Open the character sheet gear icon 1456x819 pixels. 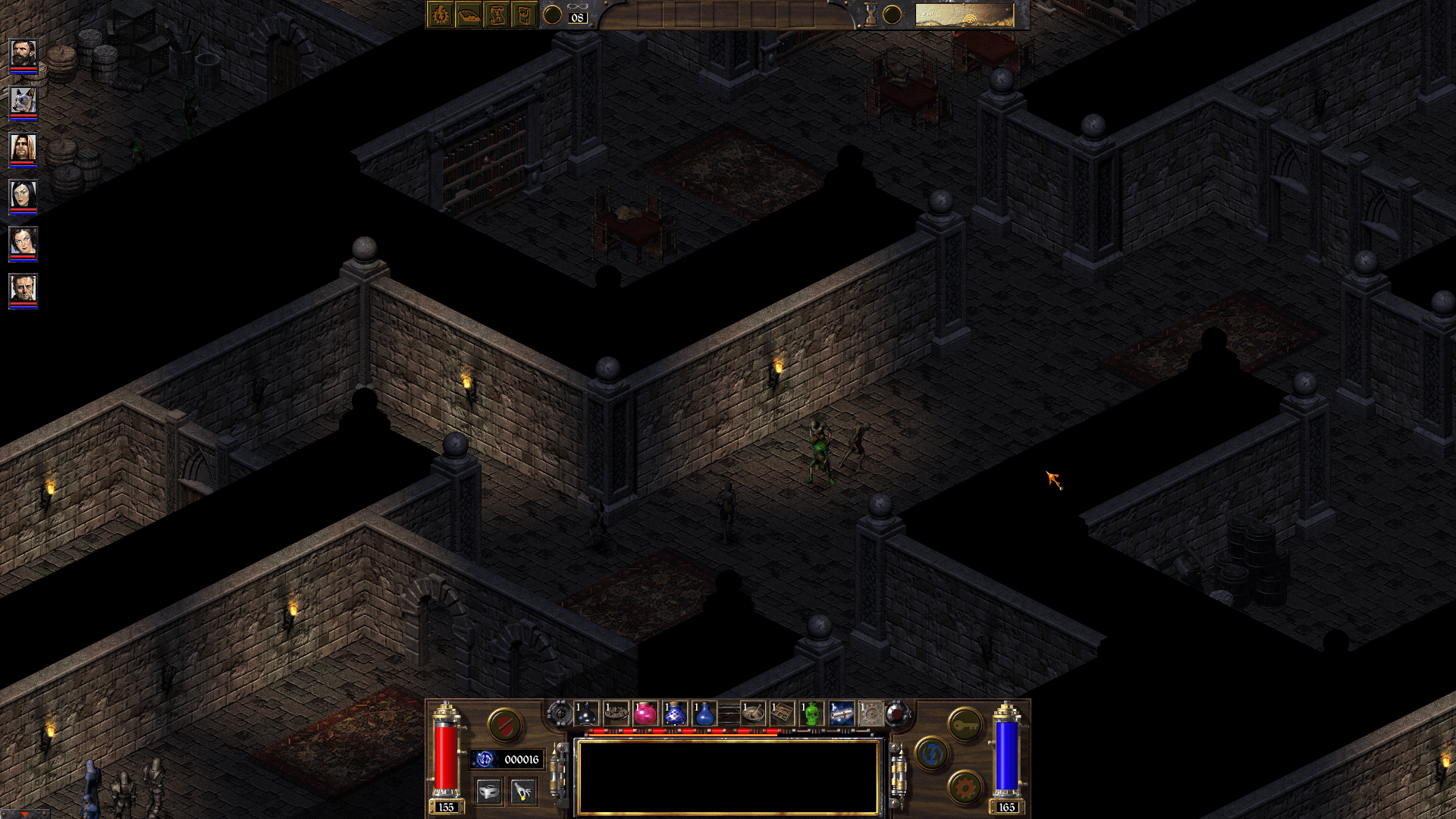[x=439, y=14]
